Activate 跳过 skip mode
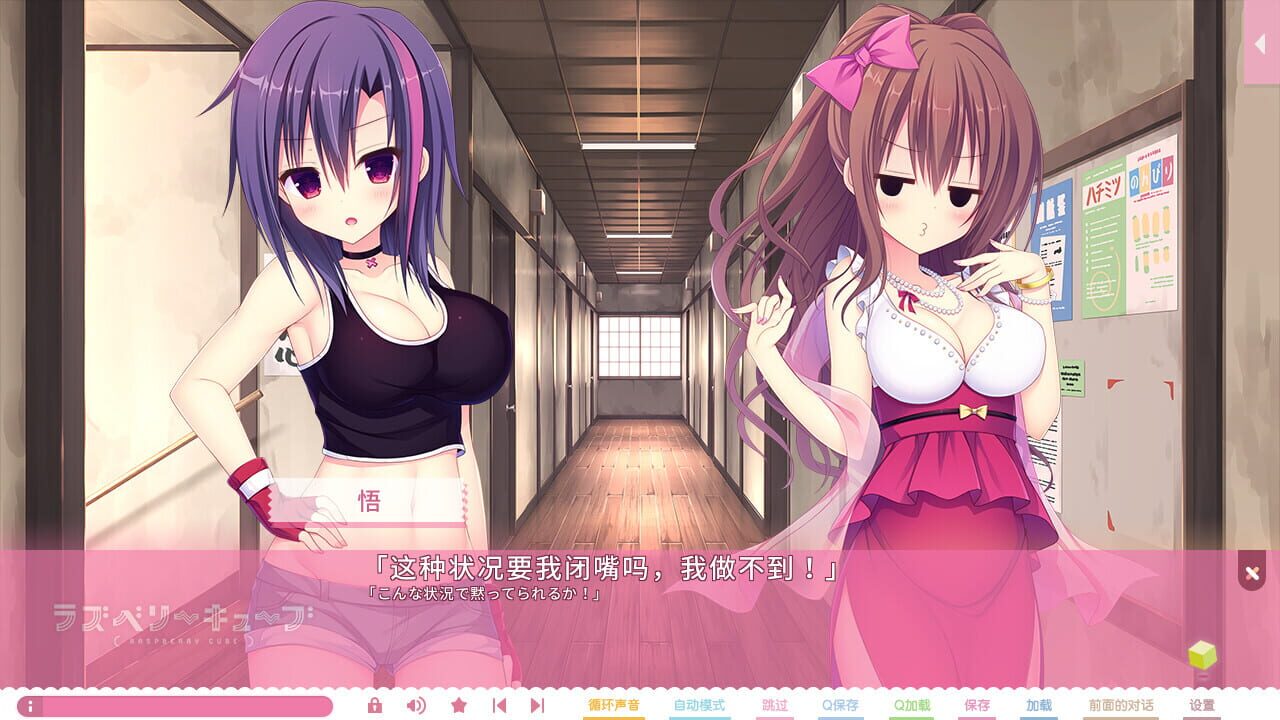1280x720 pixels. [773, 704]
